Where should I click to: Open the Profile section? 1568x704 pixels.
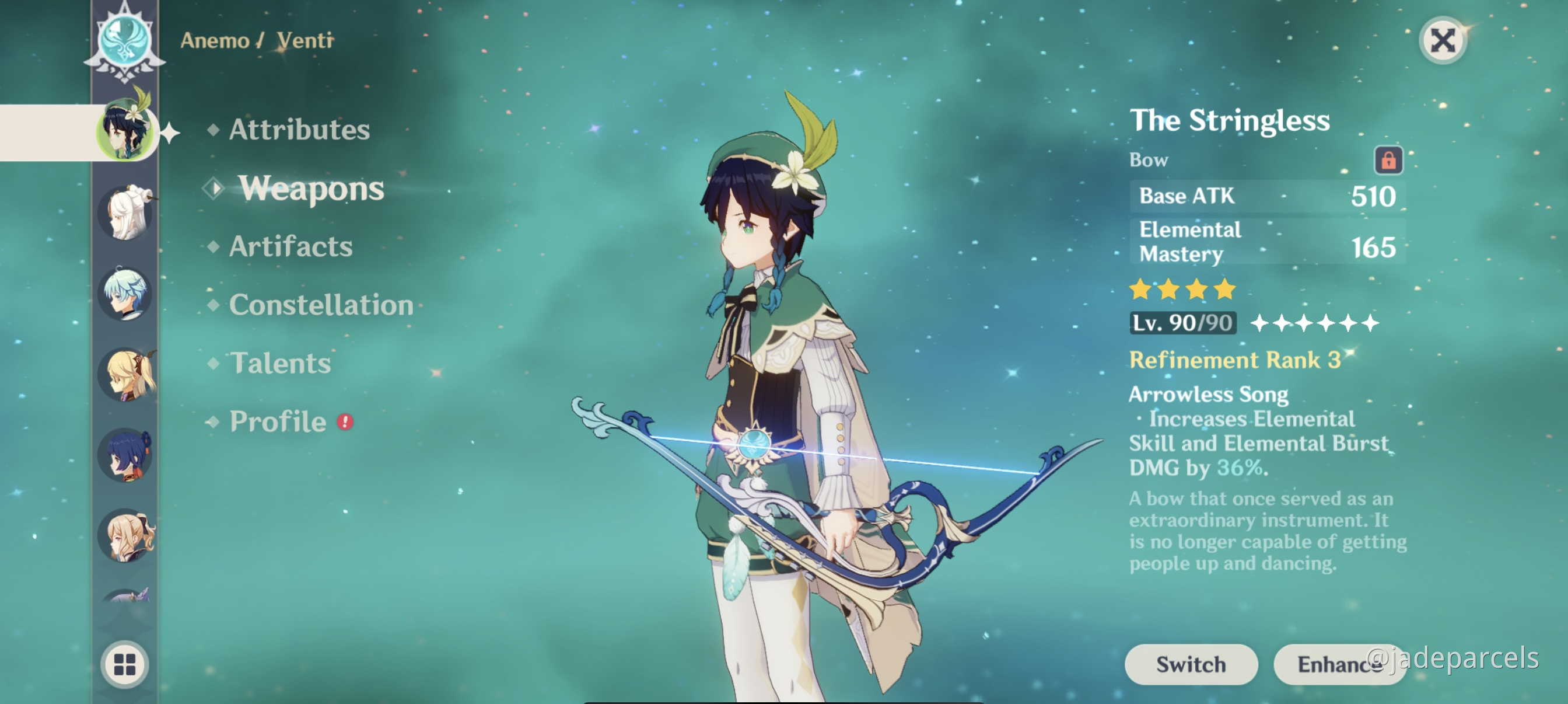[x=278, y=421]
